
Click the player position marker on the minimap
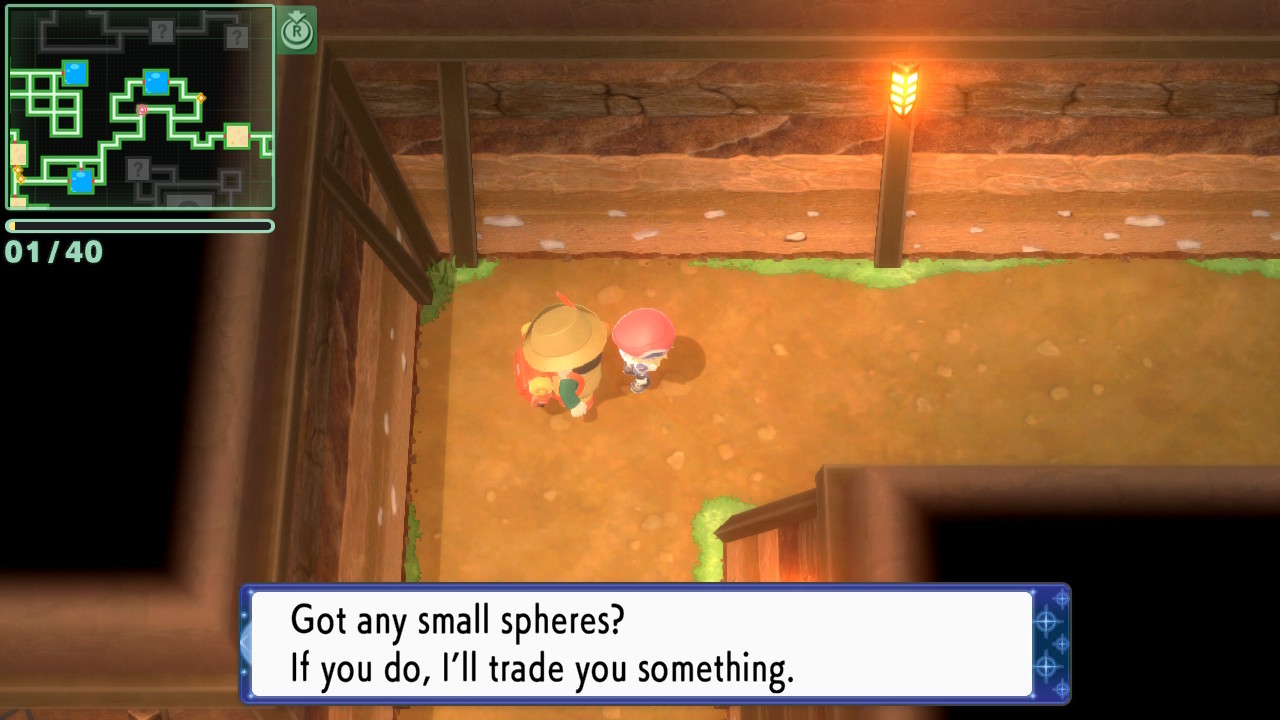click(x=141, y=110)
